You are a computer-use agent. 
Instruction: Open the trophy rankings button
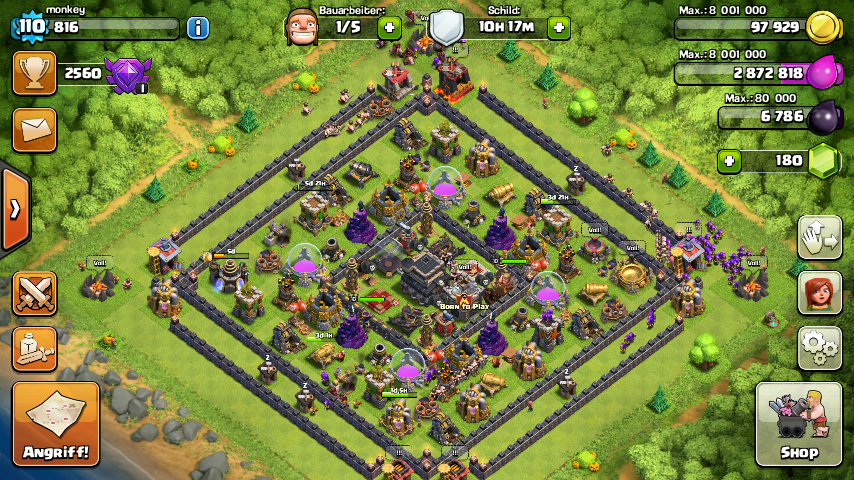[34, 74]
